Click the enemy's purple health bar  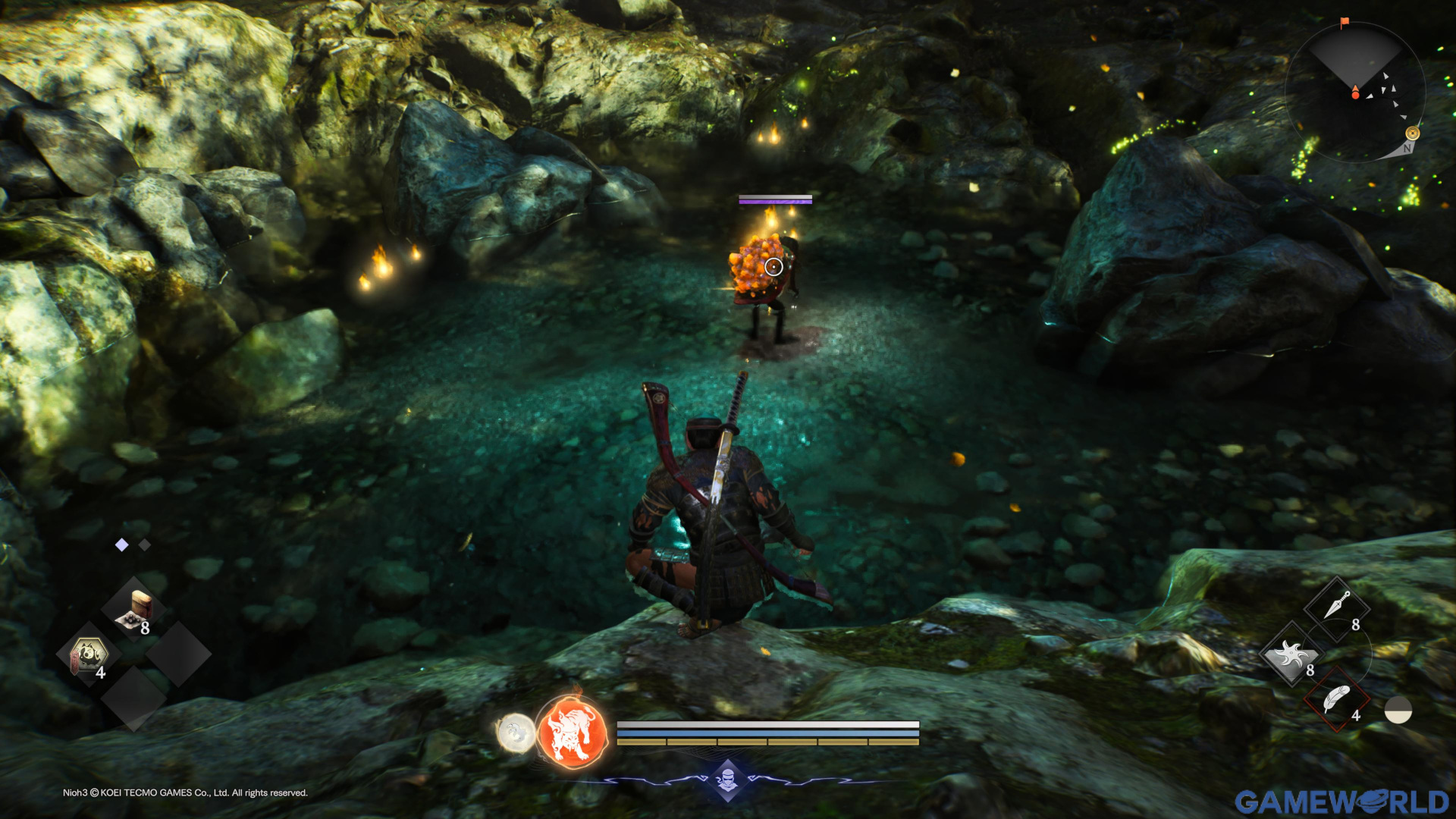pyautogui.click(x=773, y=201)
